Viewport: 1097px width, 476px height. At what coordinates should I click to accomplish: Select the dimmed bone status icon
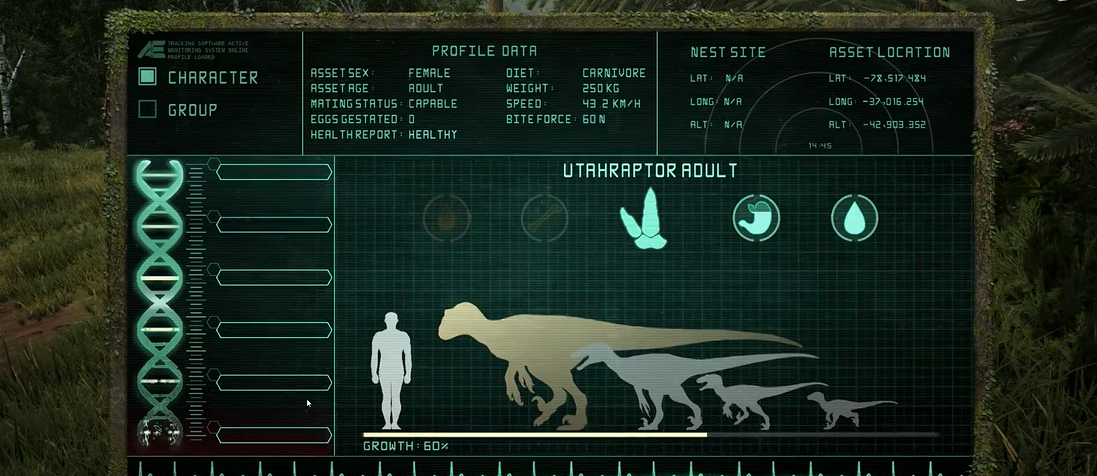[x=545, y=217]
